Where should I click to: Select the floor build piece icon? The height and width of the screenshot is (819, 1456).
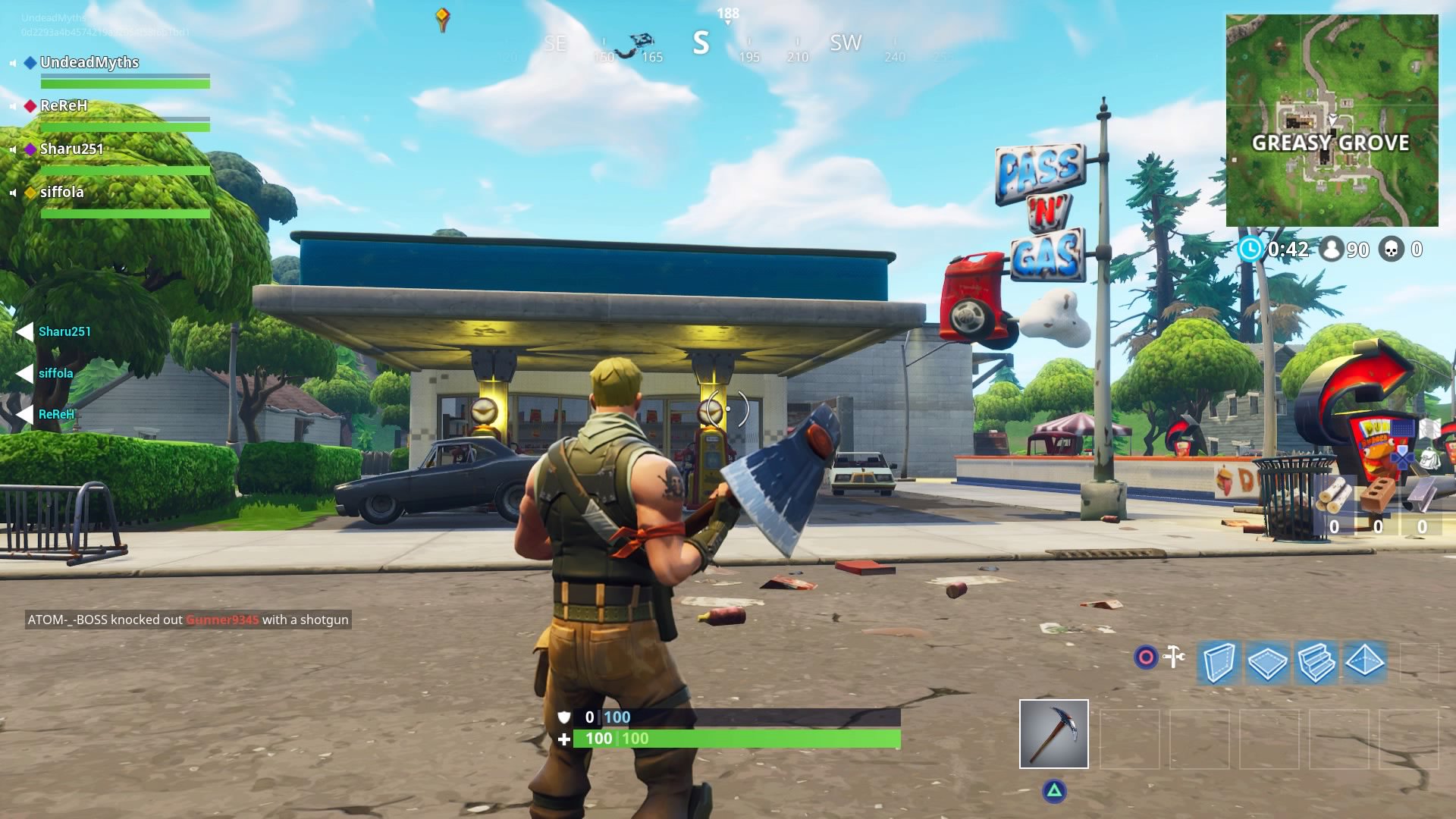(x=1267, y=661)
